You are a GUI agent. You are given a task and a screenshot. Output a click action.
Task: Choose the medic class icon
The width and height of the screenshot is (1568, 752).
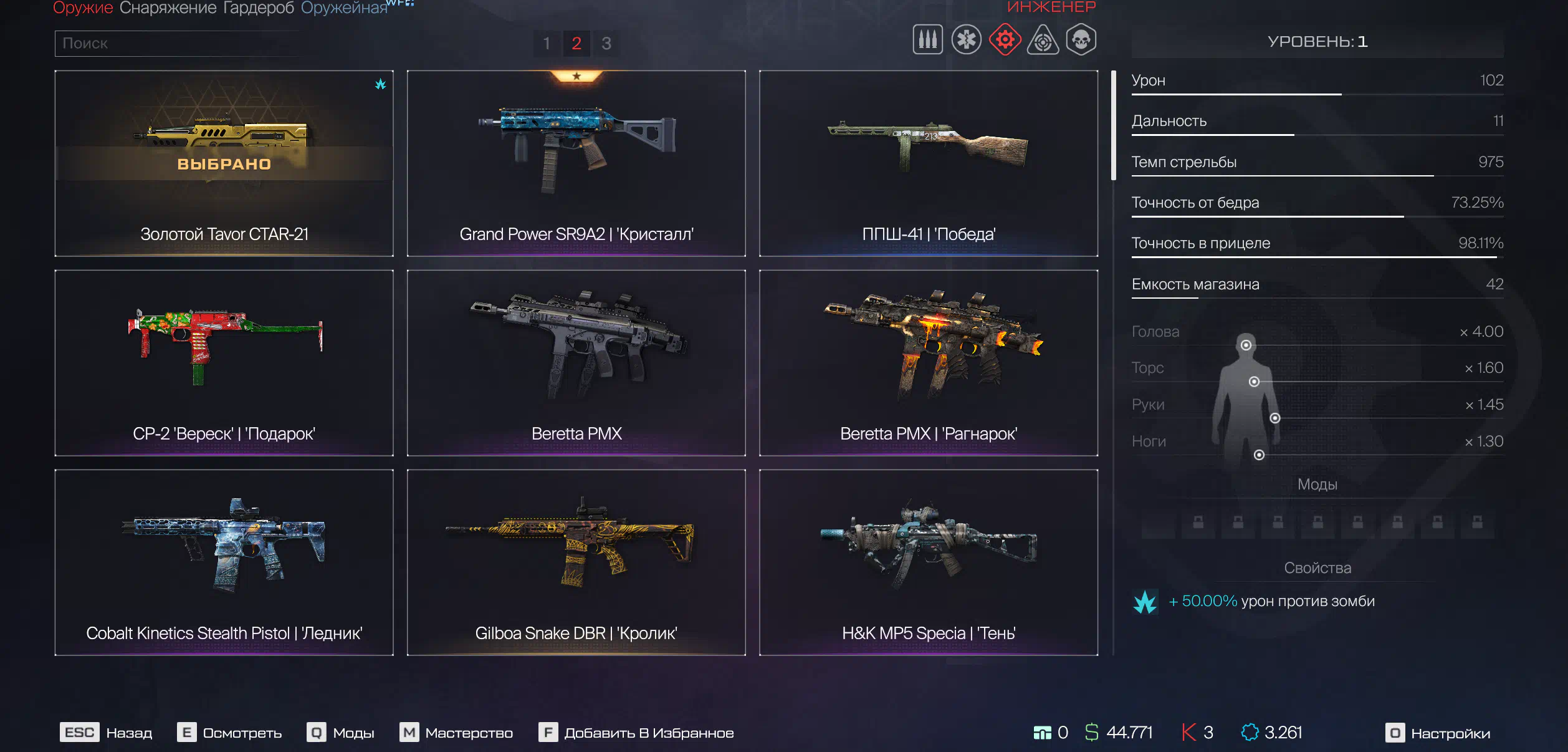pos(966,40)
